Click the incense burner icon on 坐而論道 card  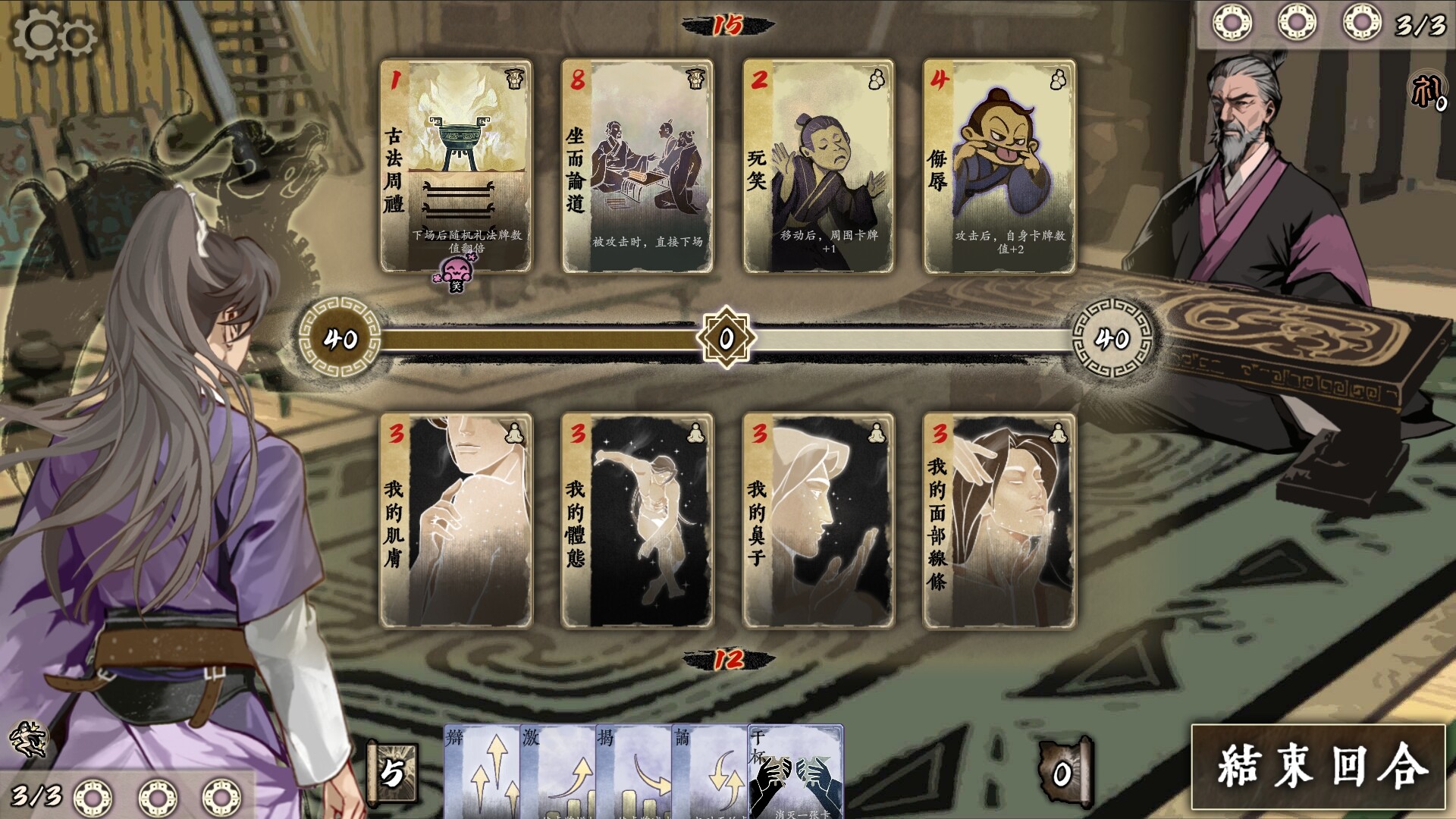[697, 77]
